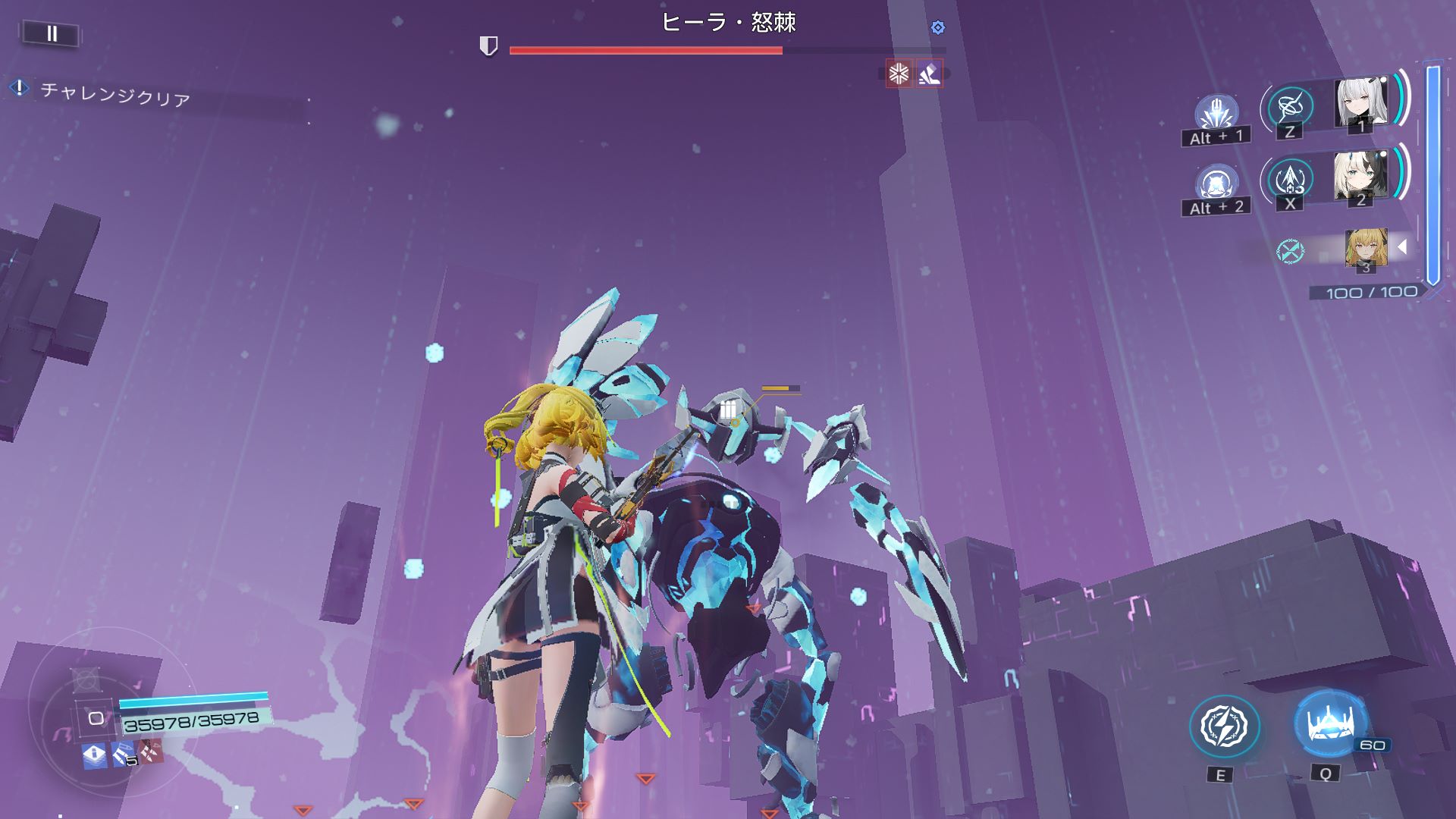Pause the game with the pause button
The image size is (1456, 819).
pyautogui.click(x=52, y=33)
